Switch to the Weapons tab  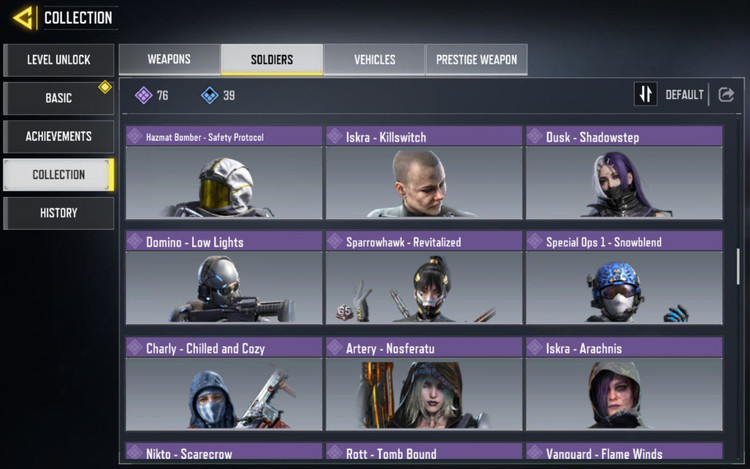tap(169, 60)
